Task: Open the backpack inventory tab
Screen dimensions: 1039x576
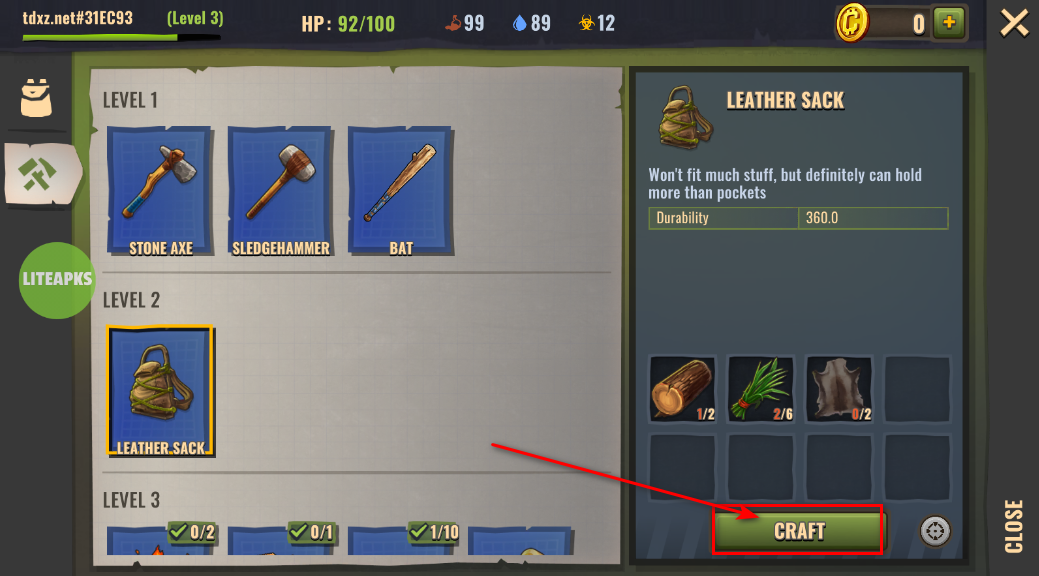Action: point(36,97)
